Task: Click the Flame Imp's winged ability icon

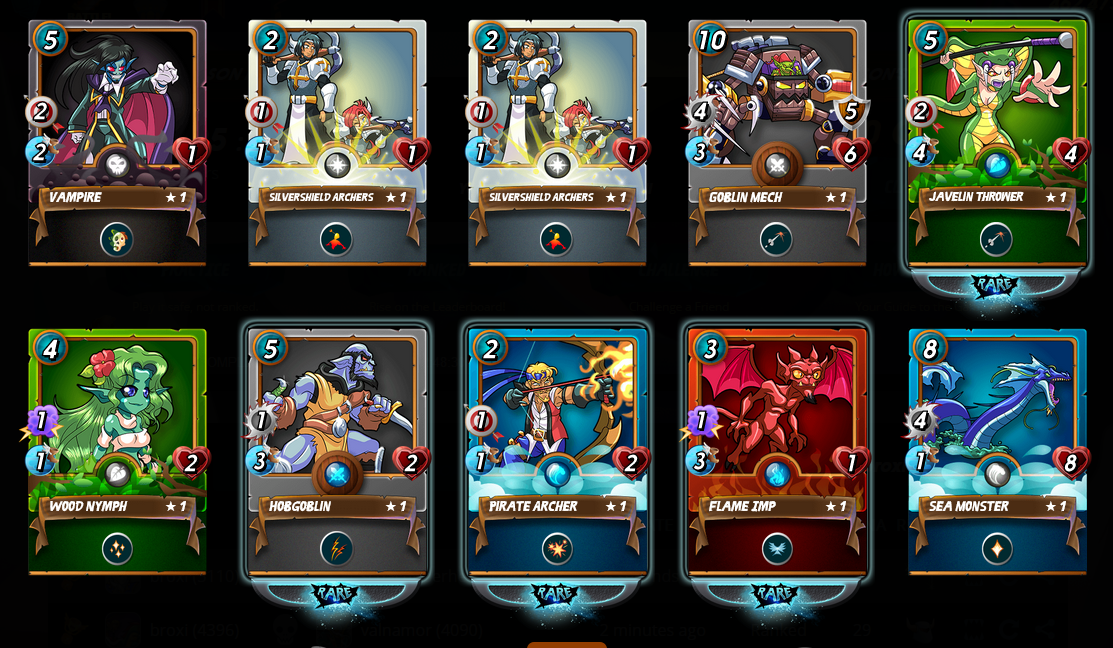Action: (777, 548)
